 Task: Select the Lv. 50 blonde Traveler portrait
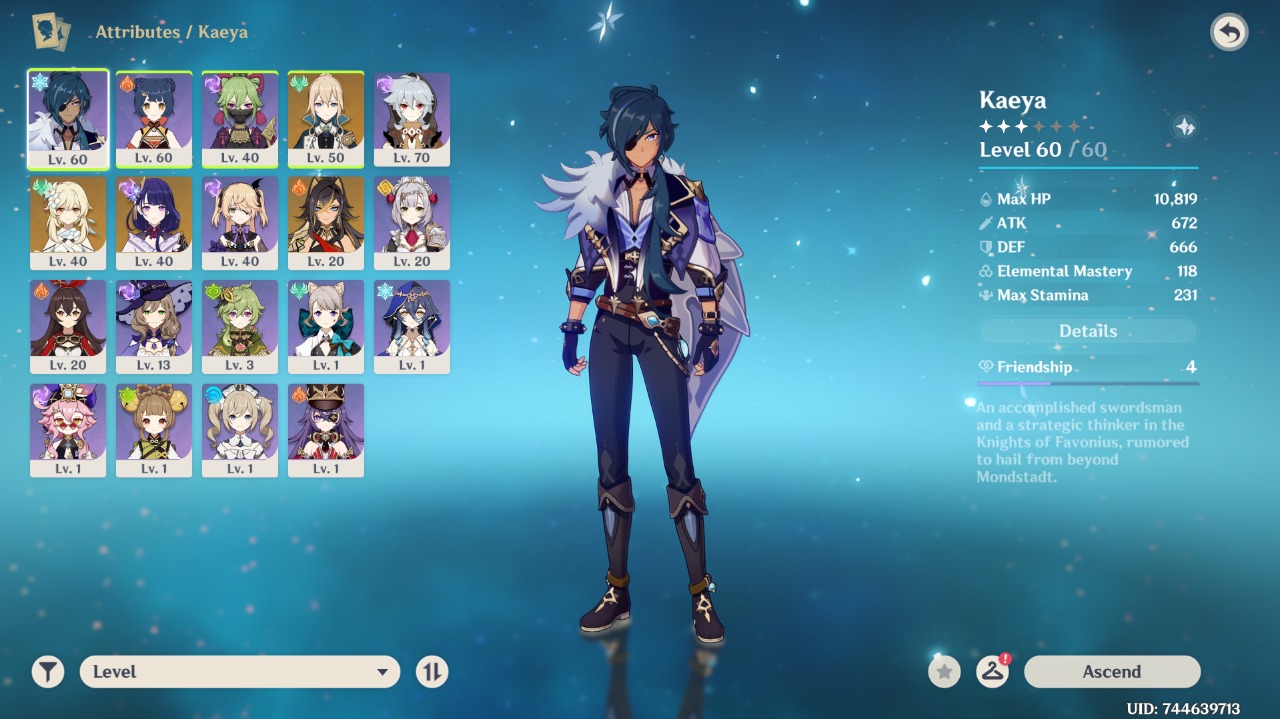(326, 118)
